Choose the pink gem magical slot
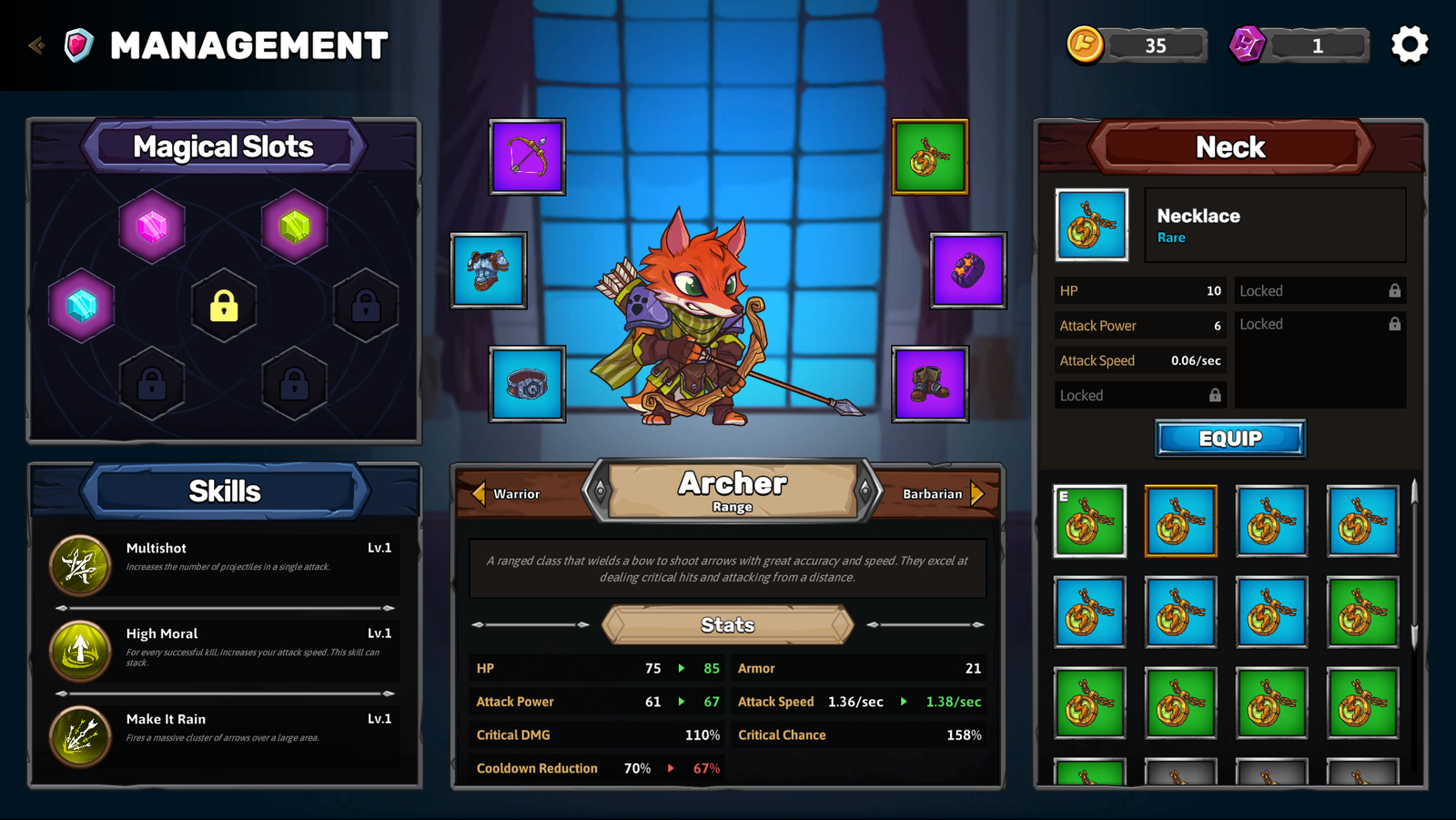Screen dimensions: 1456x820 pos(152,226)
